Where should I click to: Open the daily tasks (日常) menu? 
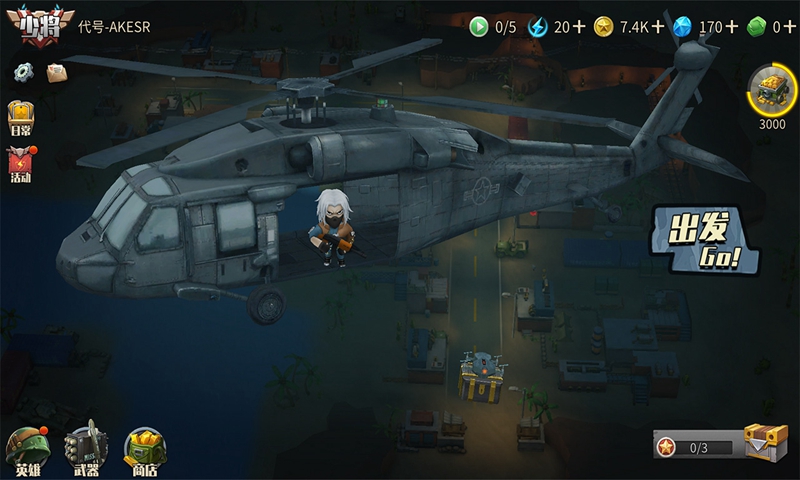[21, 117]
